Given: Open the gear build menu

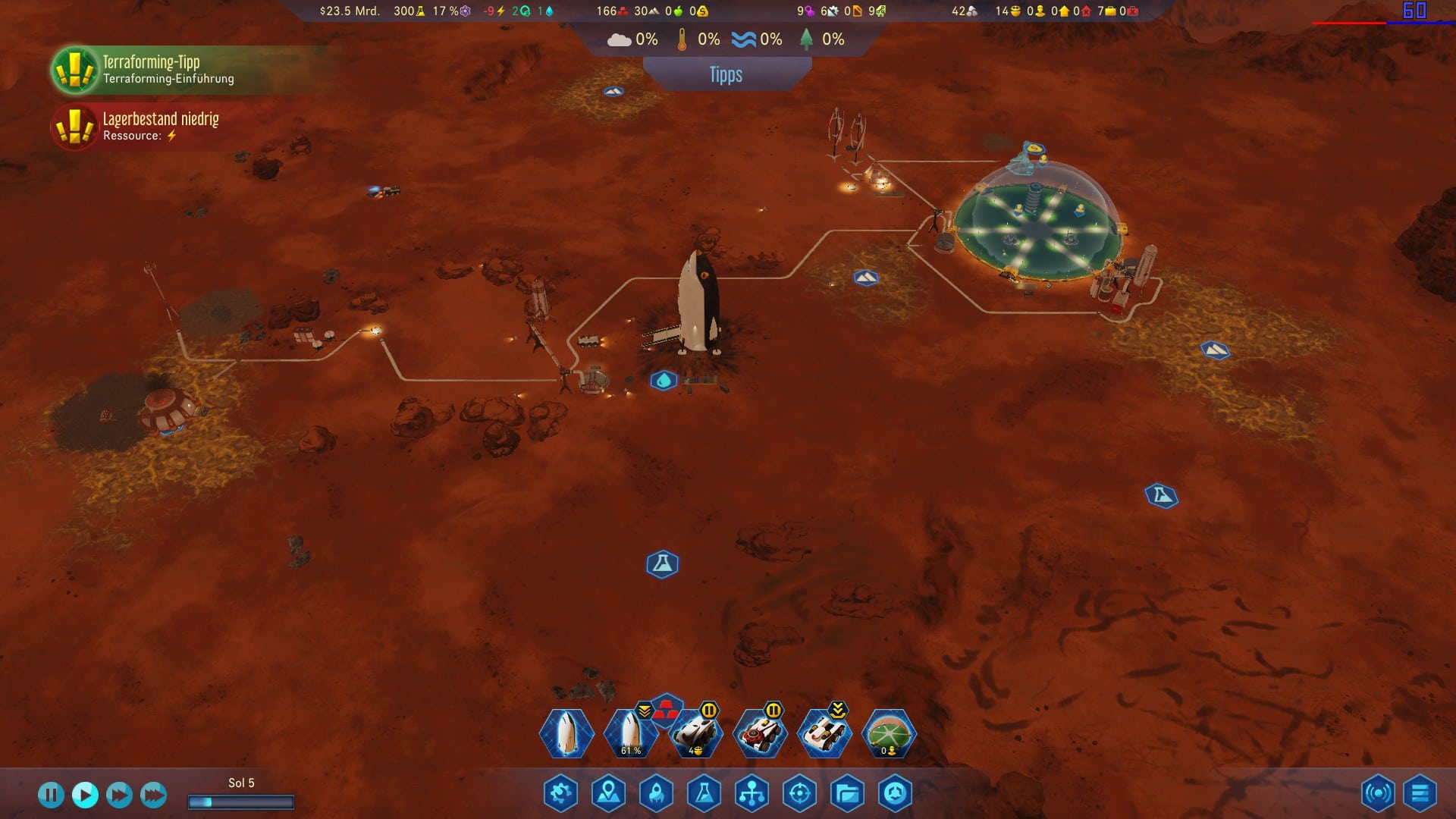Looking at the screenshot, I should tap(561, 794).
